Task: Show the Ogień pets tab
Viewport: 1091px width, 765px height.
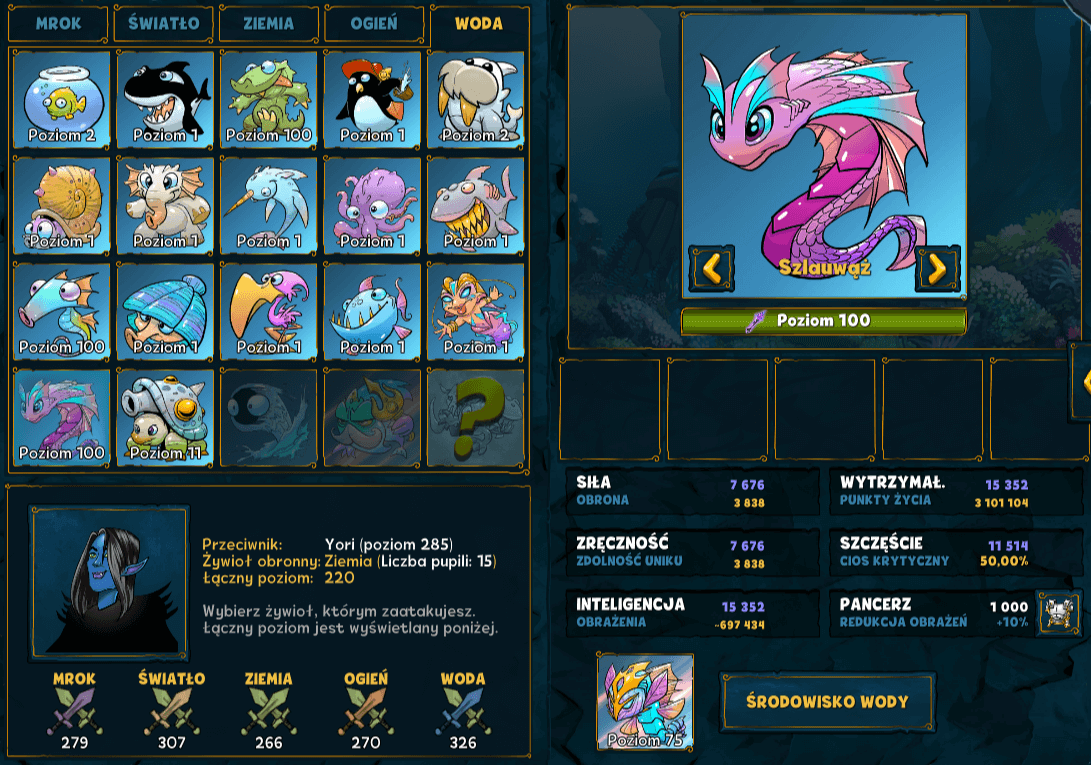Action: pyautogui.click(x=373, y=23)
